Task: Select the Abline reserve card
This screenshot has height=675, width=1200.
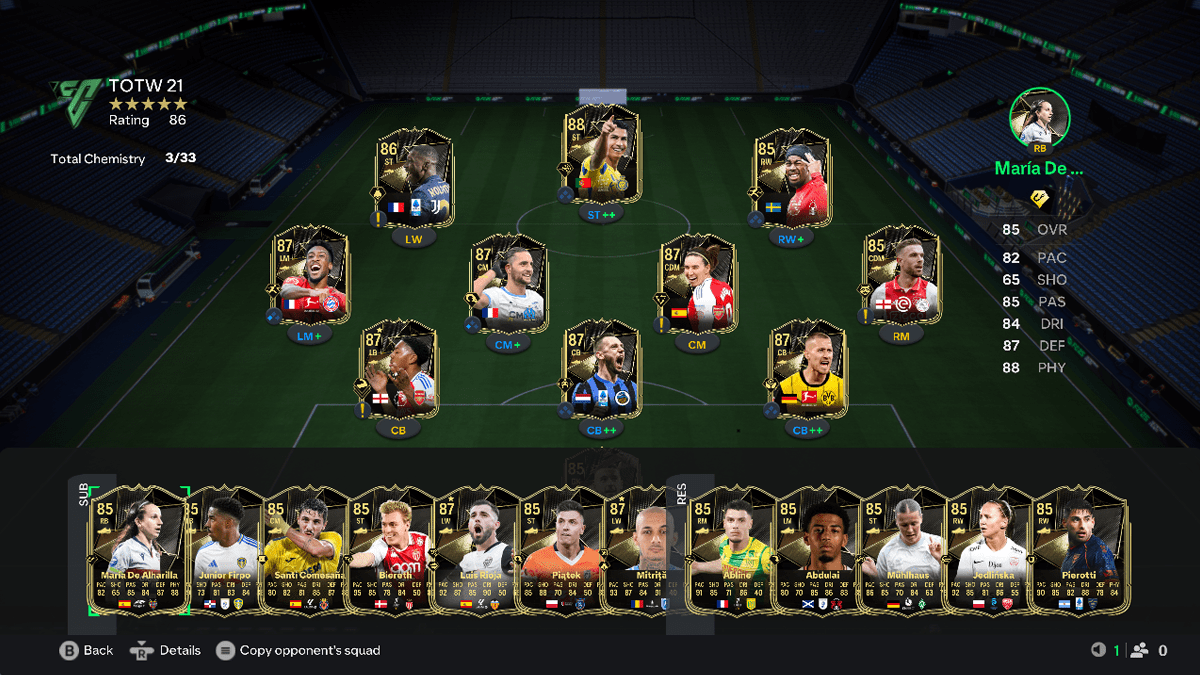Action: tap(732, 548)
